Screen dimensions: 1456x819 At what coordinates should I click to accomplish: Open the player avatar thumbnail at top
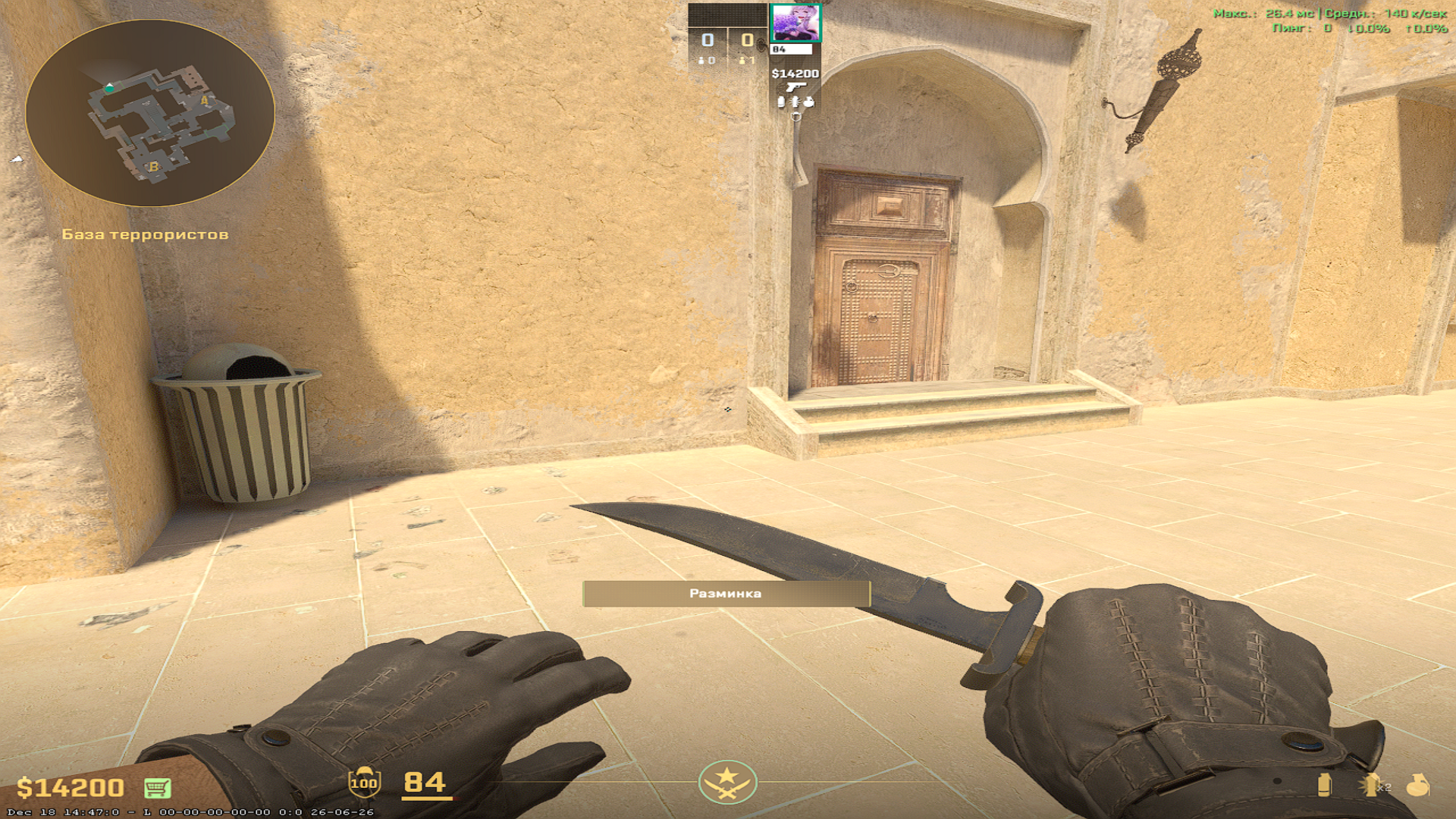796,23
